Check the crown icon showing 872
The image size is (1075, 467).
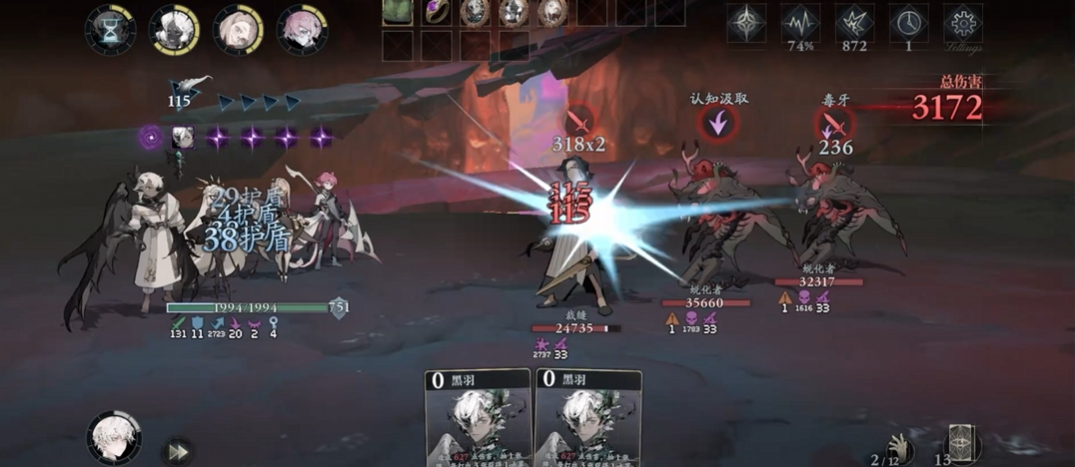(855, 23)
